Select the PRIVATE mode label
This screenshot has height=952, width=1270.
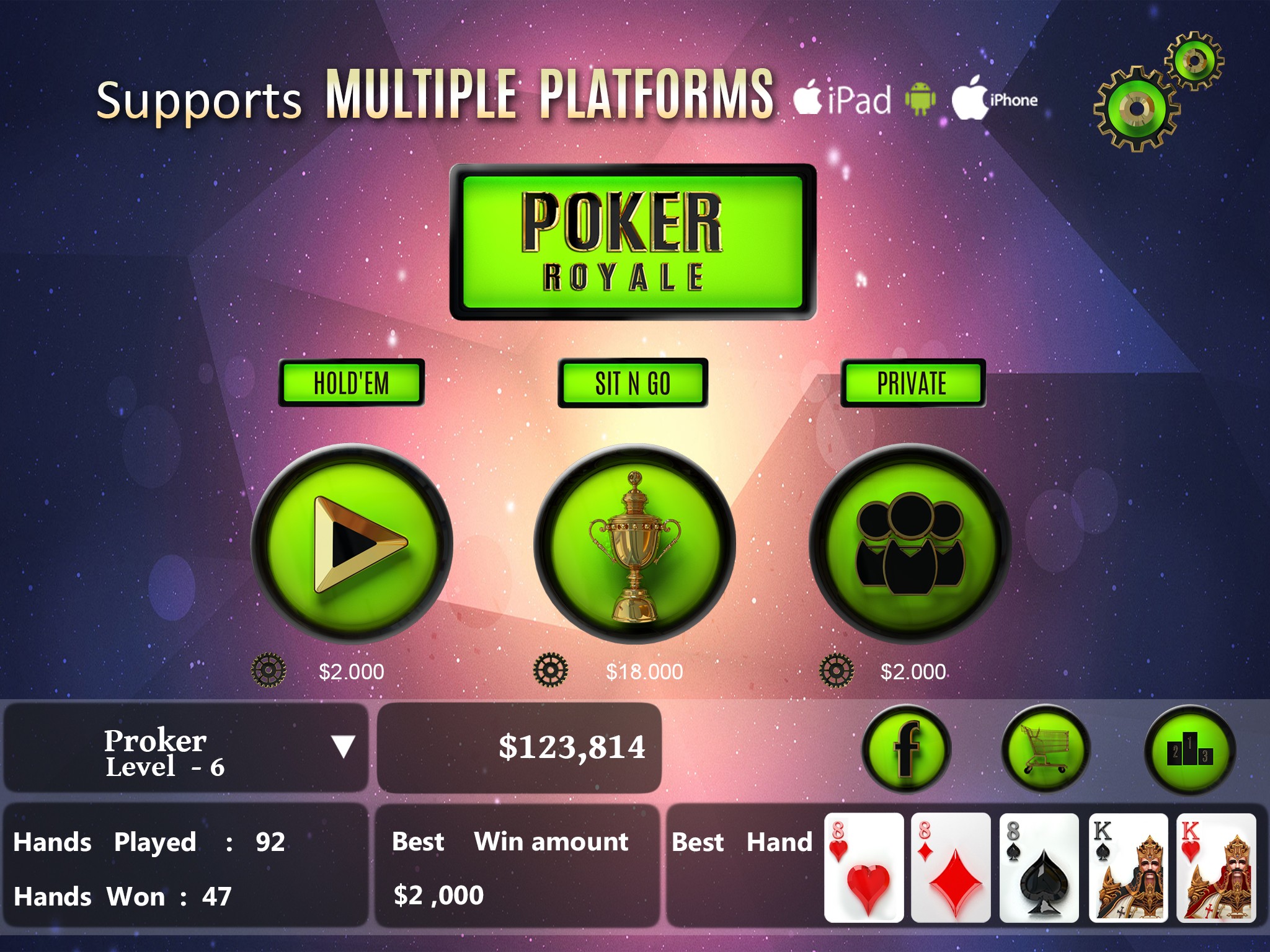pos(912,383)
